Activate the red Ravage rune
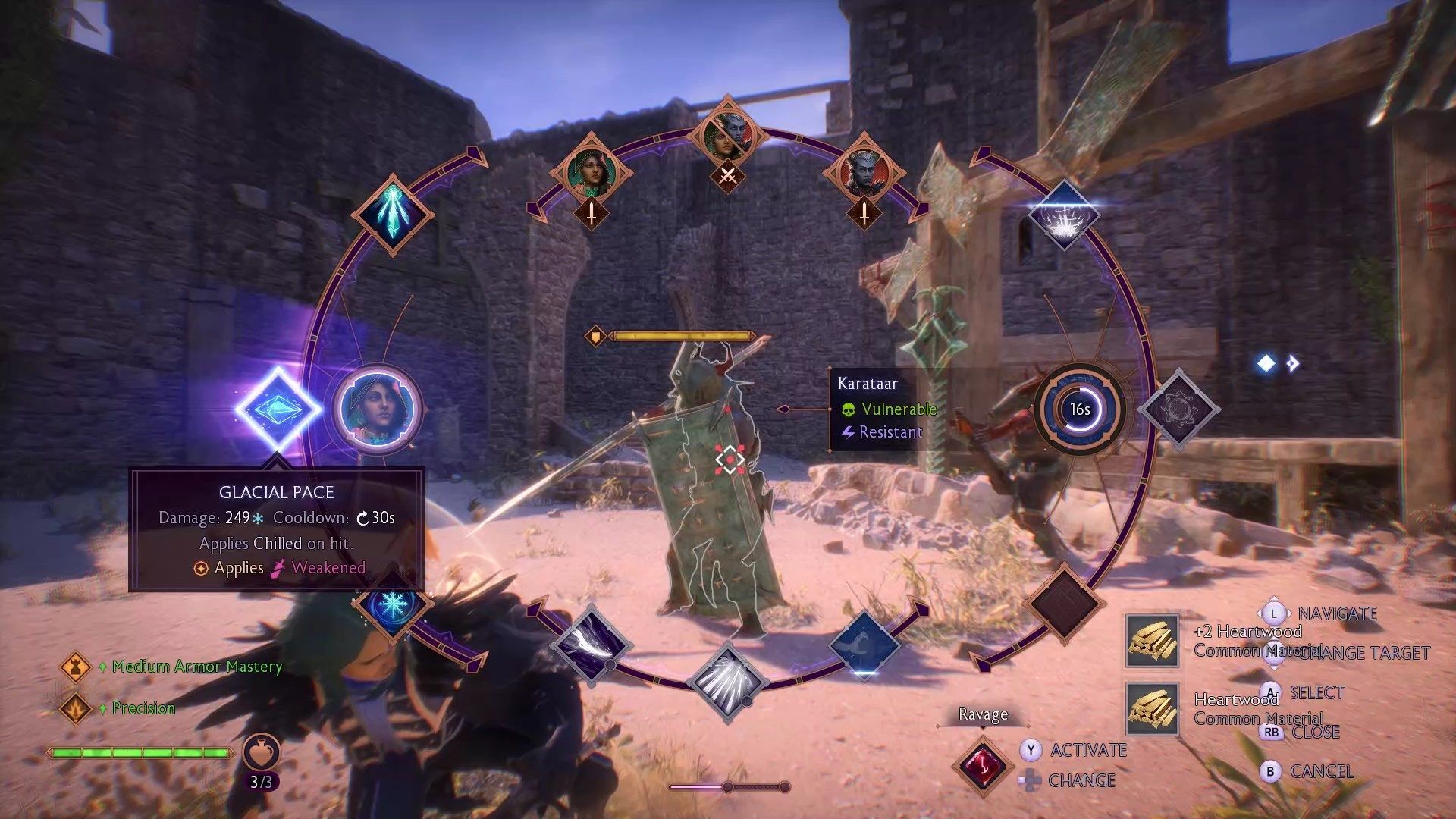The image size is (1456, 819). [x=983, y=765]
